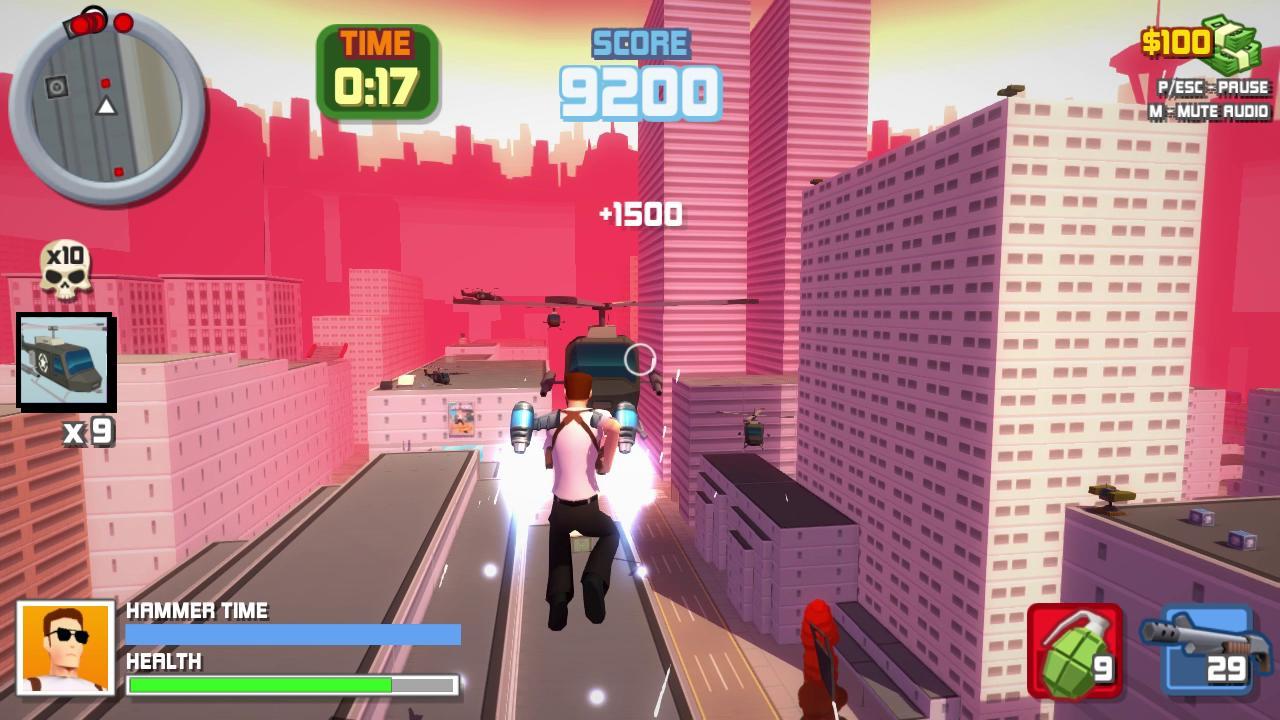Select the HAMMER TIME label
This screenshot has width=1280, height=720.
pos(195,611)
